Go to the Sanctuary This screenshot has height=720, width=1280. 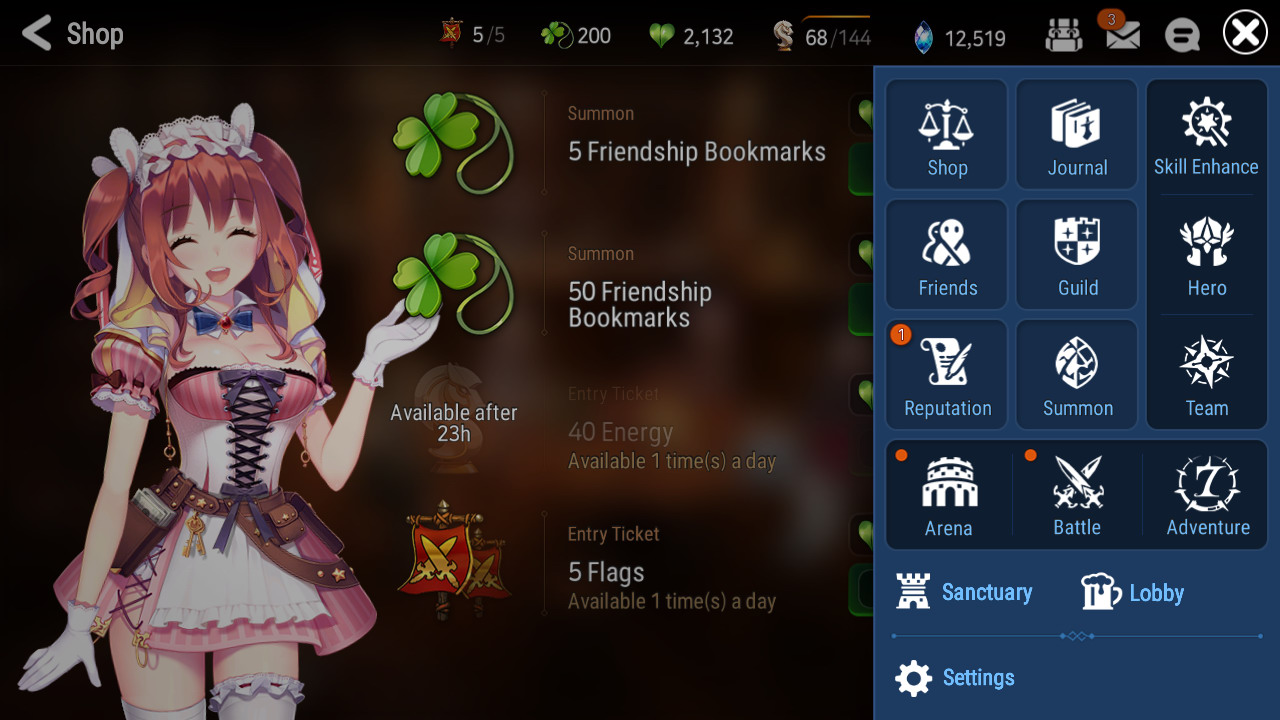pyautogui.click(x=965, y=592)
